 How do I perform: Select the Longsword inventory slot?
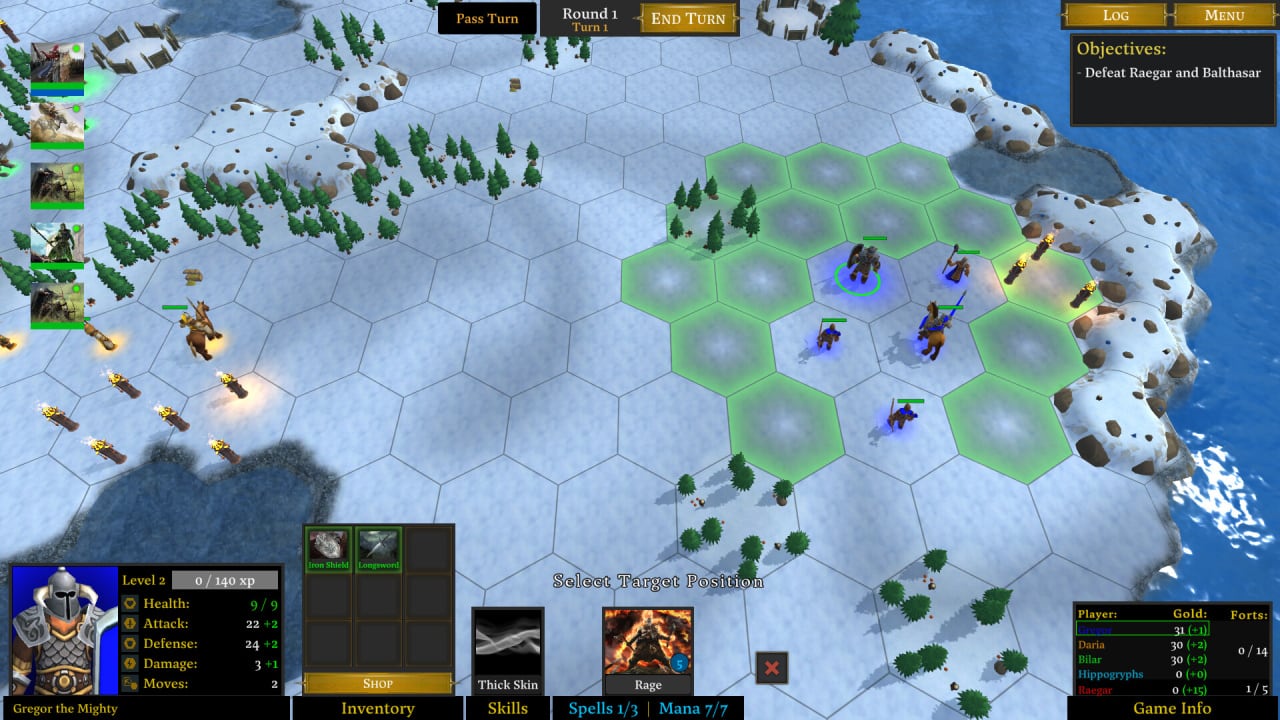[x=379, y=548]
